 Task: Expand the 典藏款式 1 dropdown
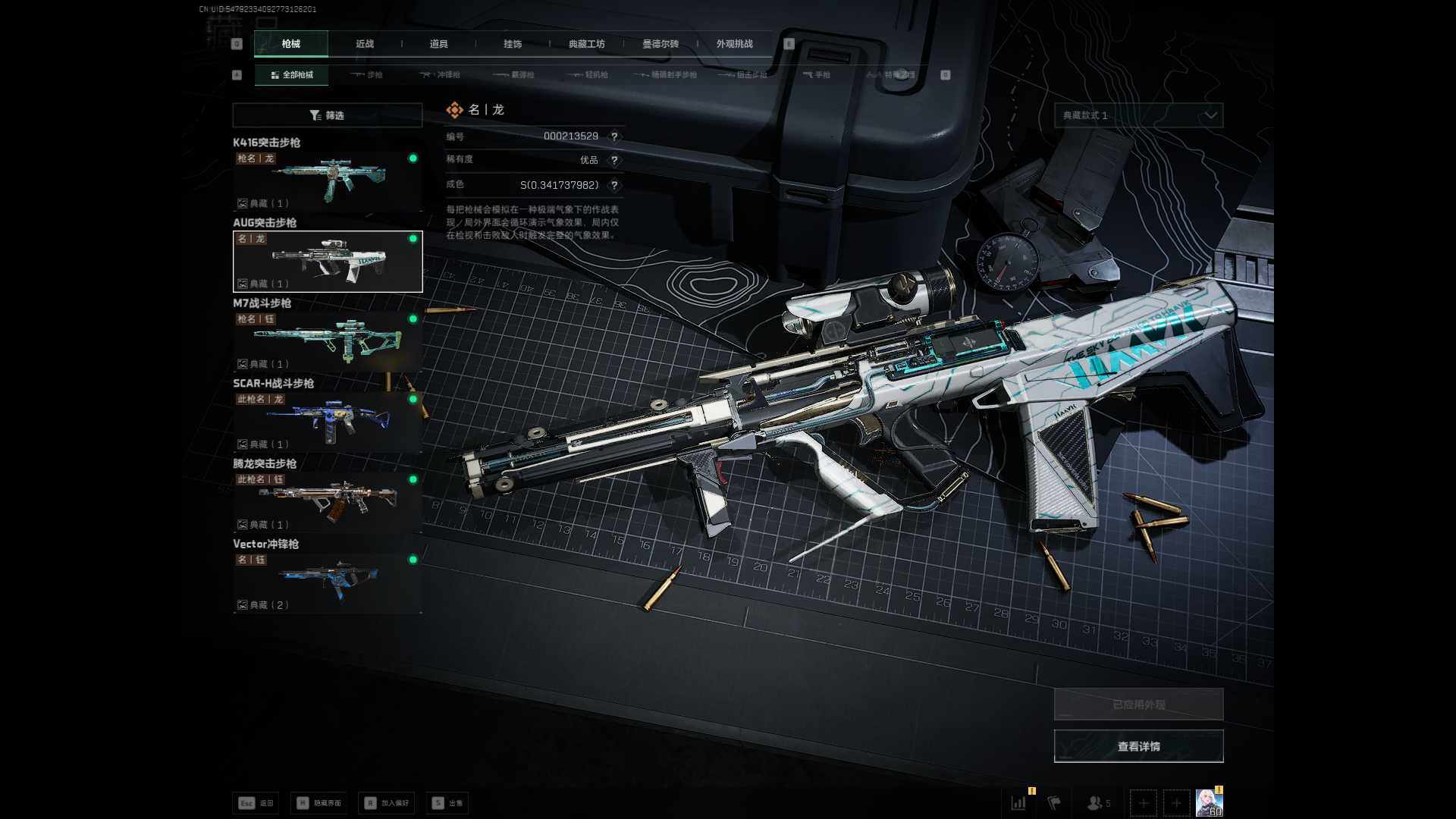point(1138,115)
